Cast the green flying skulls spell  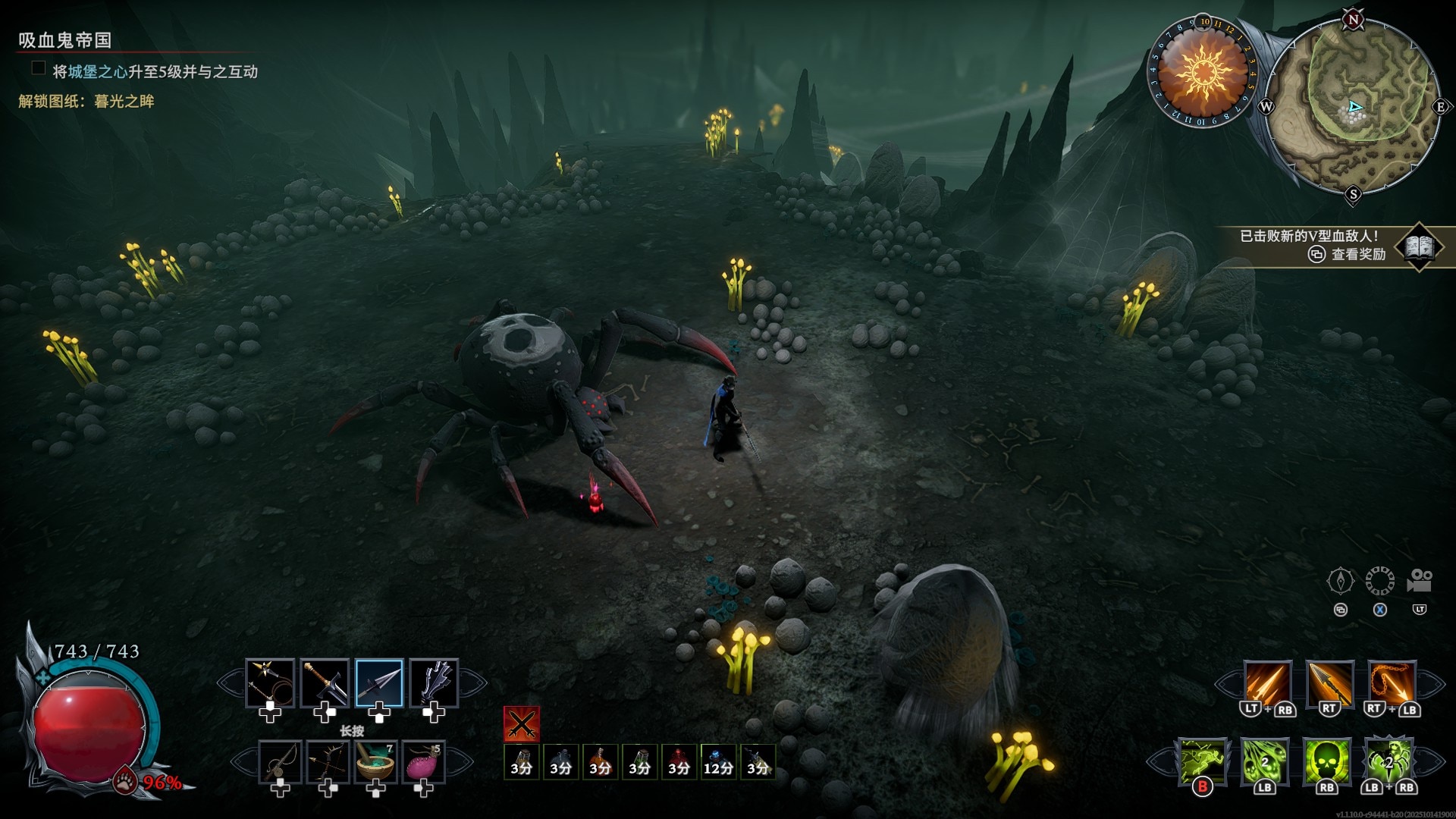pyautogui.click(x=1265, y=761)
